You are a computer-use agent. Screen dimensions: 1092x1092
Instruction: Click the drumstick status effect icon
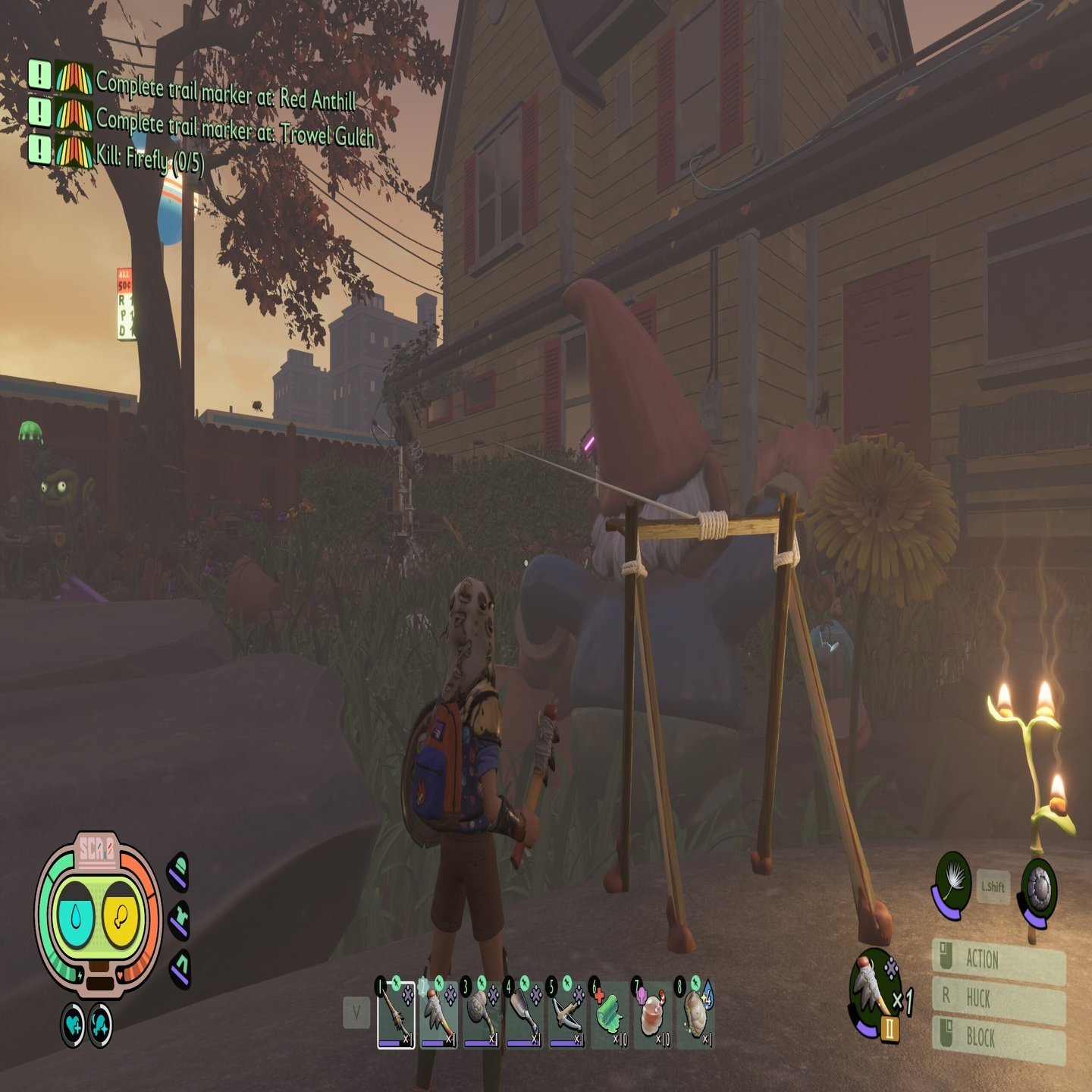(x=100, y=1025)
